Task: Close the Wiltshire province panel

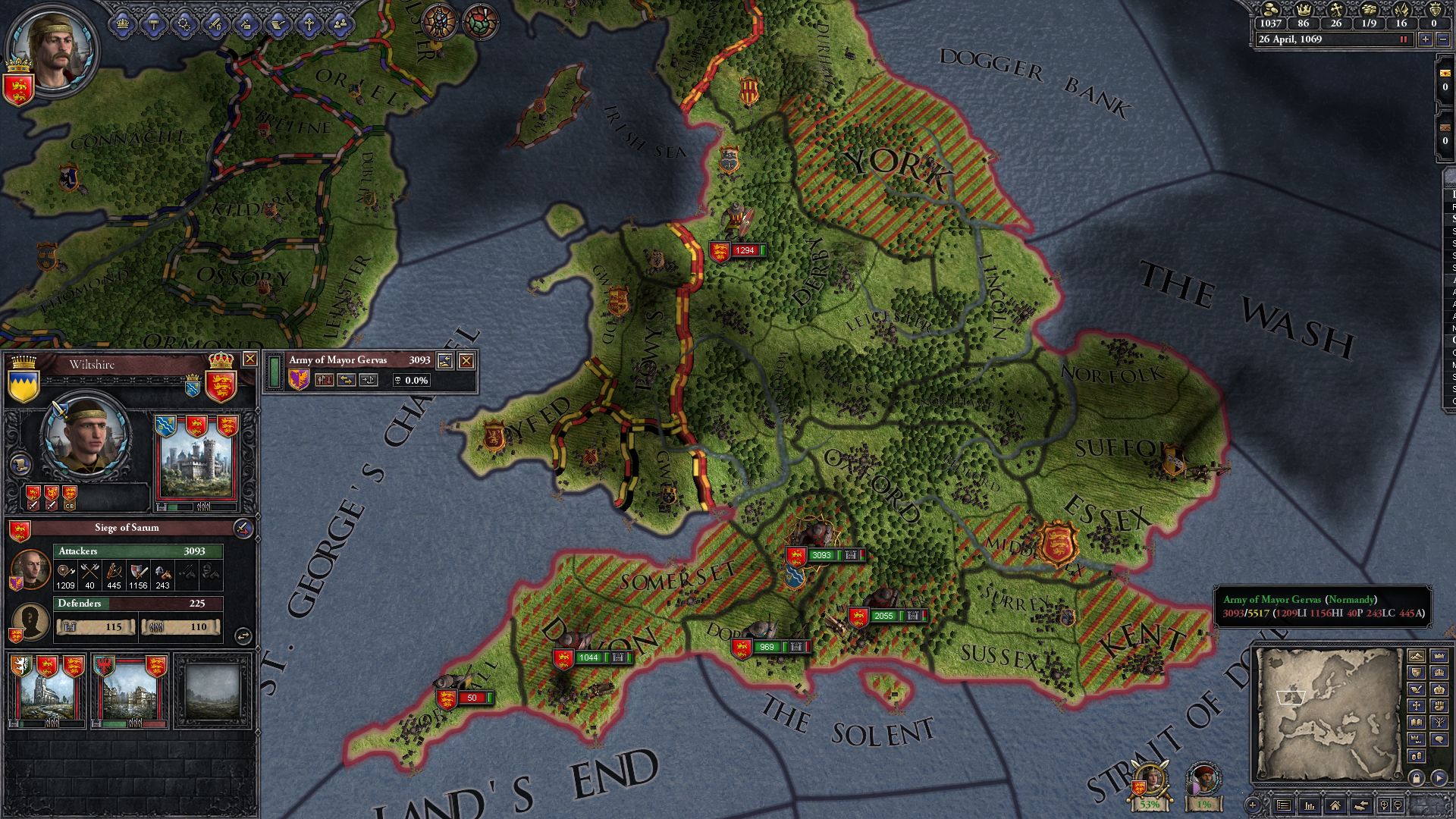Action: pos(249,359)
